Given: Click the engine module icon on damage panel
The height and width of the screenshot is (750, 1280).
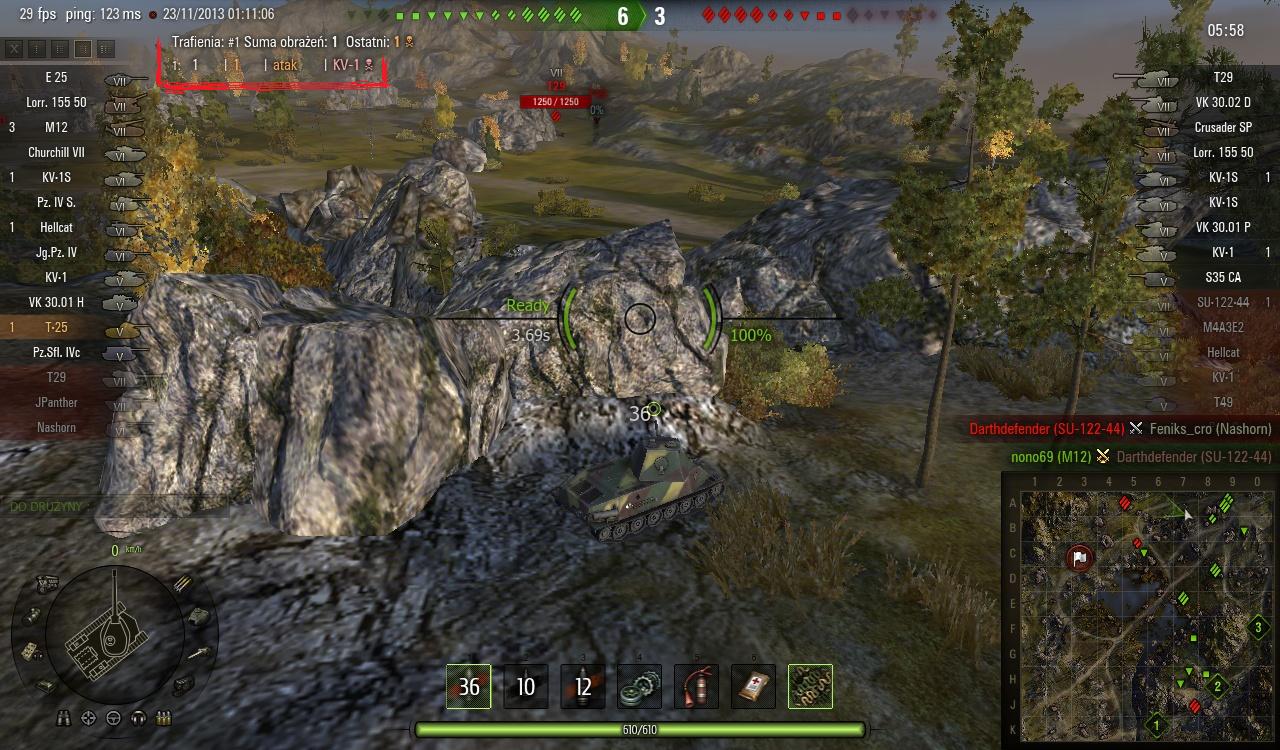Looking at the screenshot, I should pyautogui.click(x=46, y=583).
